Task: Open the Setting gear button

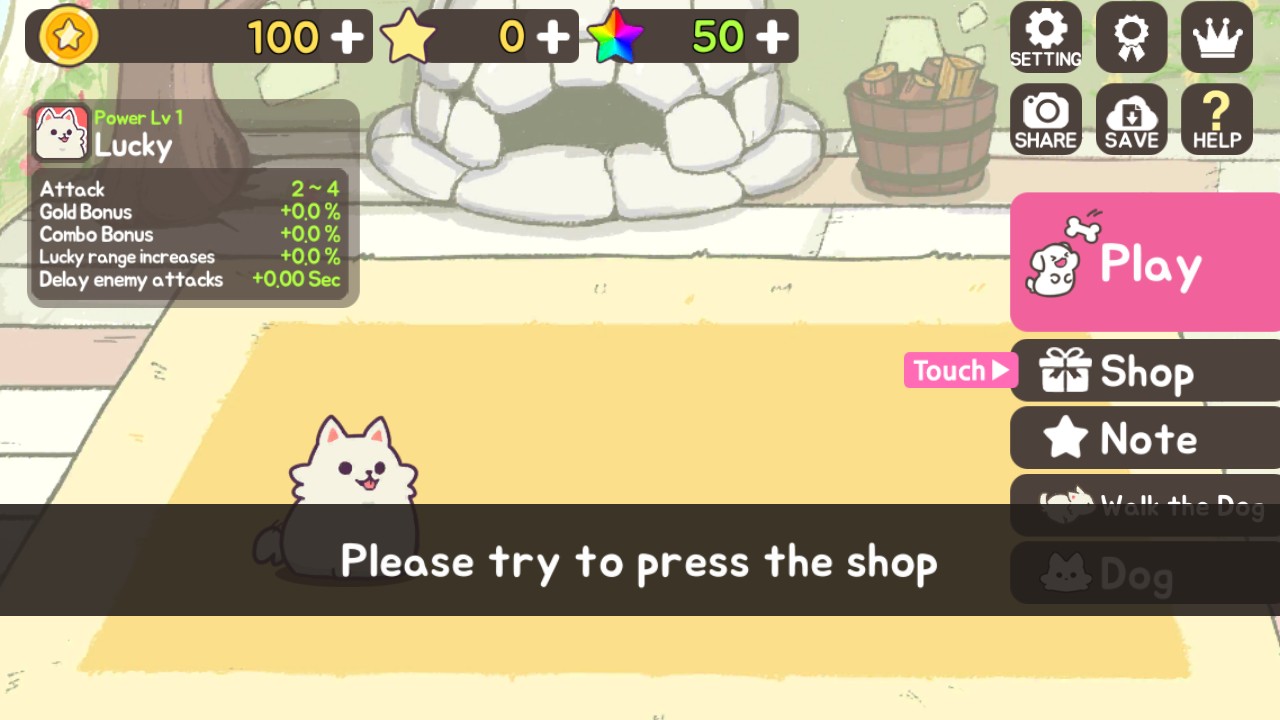Action: pyautogui.click(x=1045, y=37)
